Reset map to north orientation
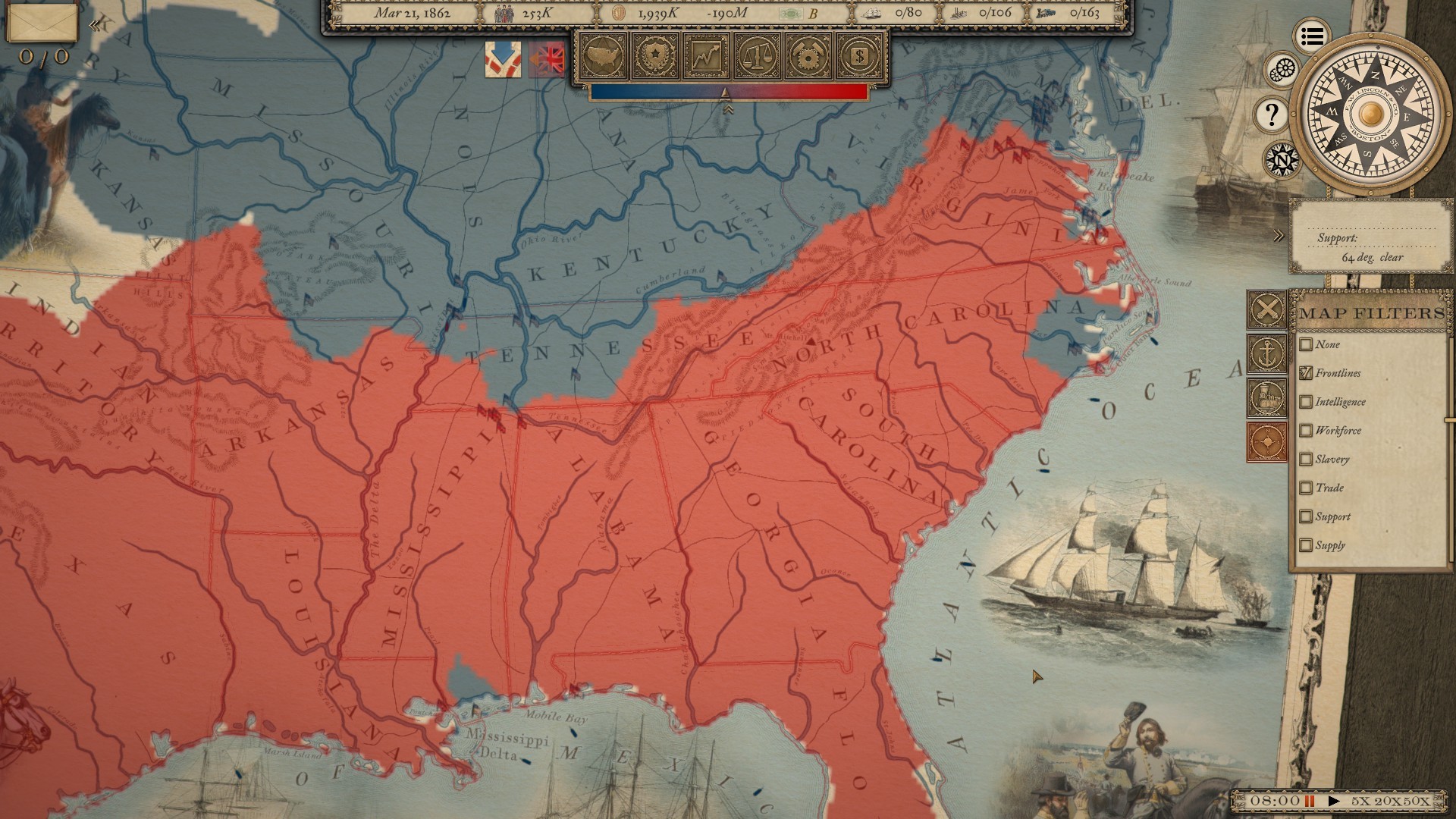 pyautogui.click(x=1282, y=160)
